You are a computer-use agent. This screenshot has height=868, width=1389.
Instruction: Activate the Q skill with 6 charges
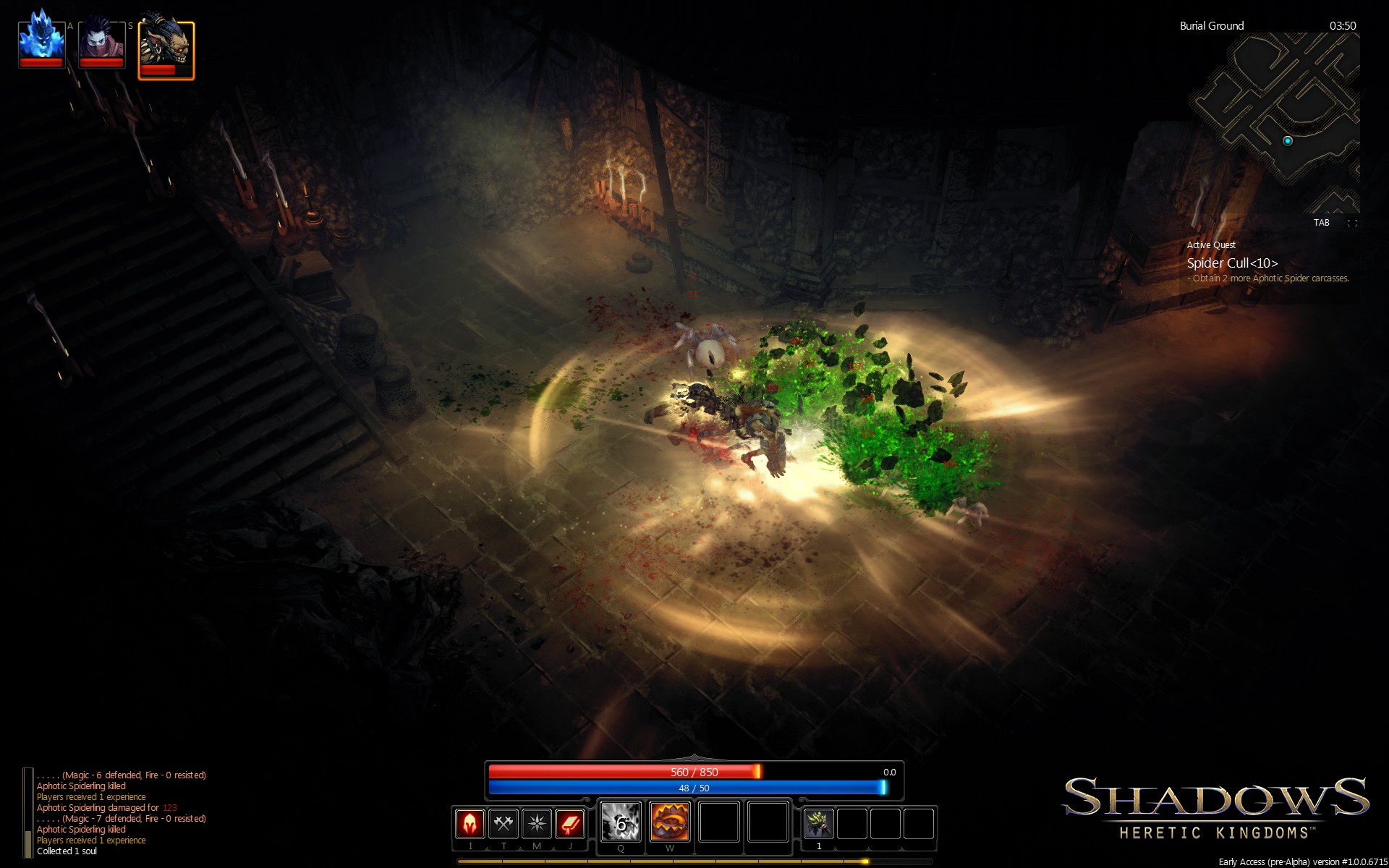coord(620,822)
